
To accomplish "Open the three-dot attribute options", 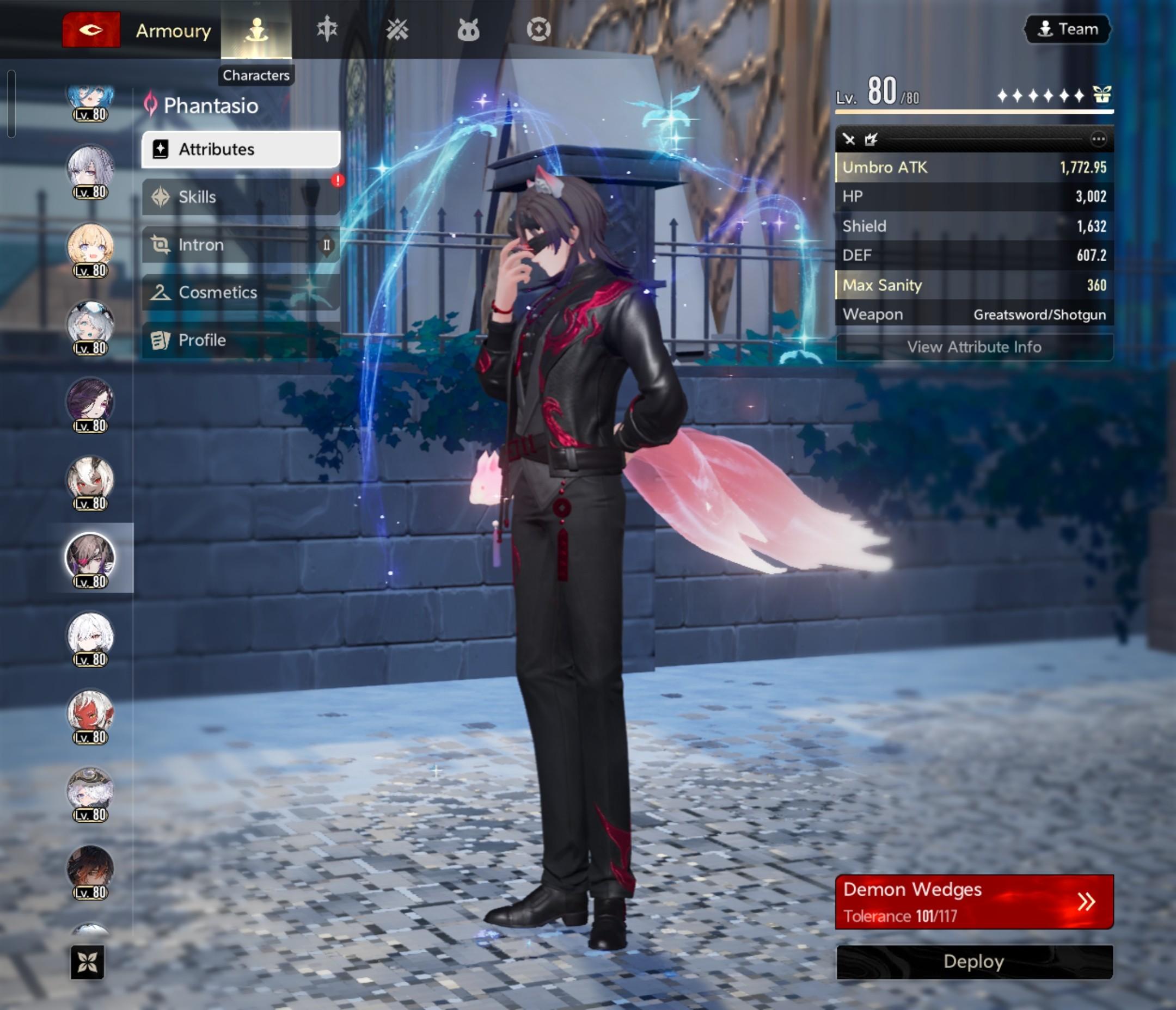I will click(x=1098, y=139).
